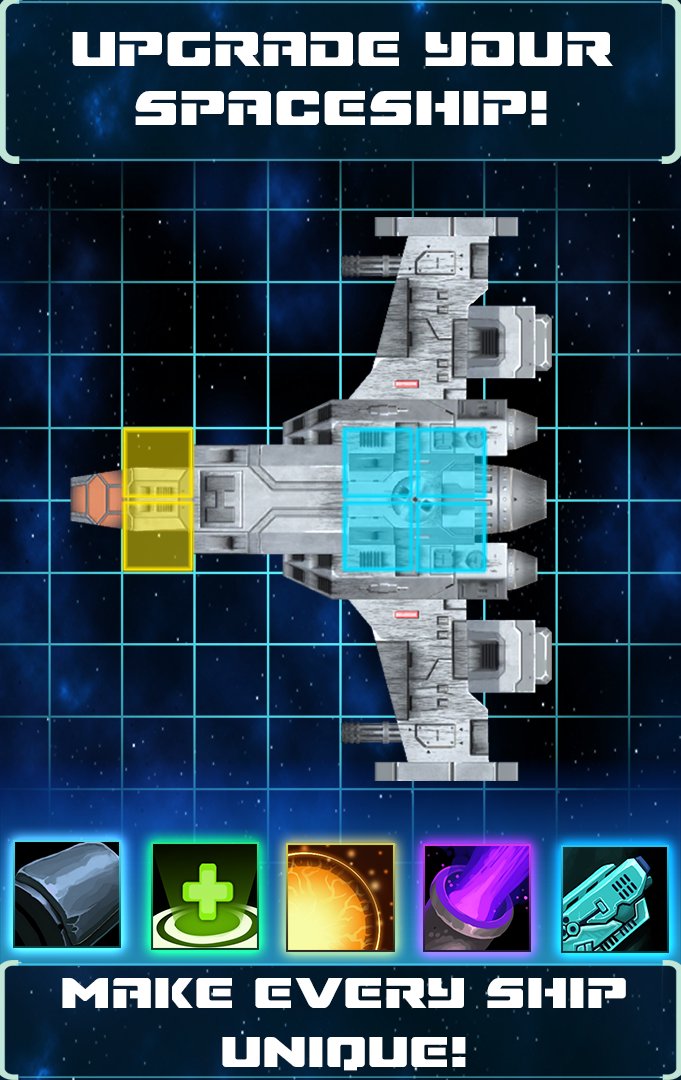Select the yellow highlighted engine slot
This screenshot has height=1080, width=681.
click(158, 499)
